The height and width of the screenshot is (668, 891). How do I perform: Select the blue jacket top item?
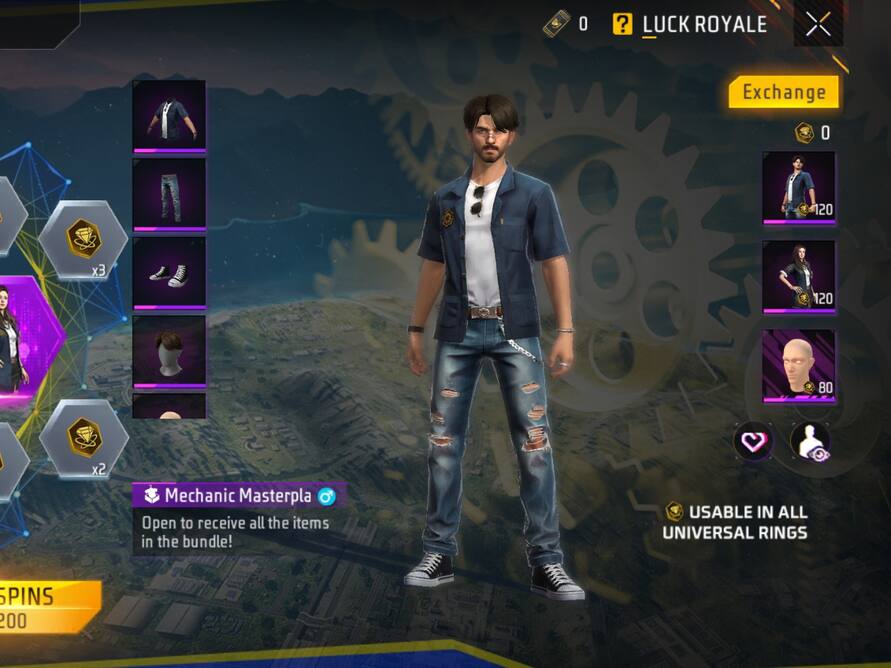tap(169, 115)
